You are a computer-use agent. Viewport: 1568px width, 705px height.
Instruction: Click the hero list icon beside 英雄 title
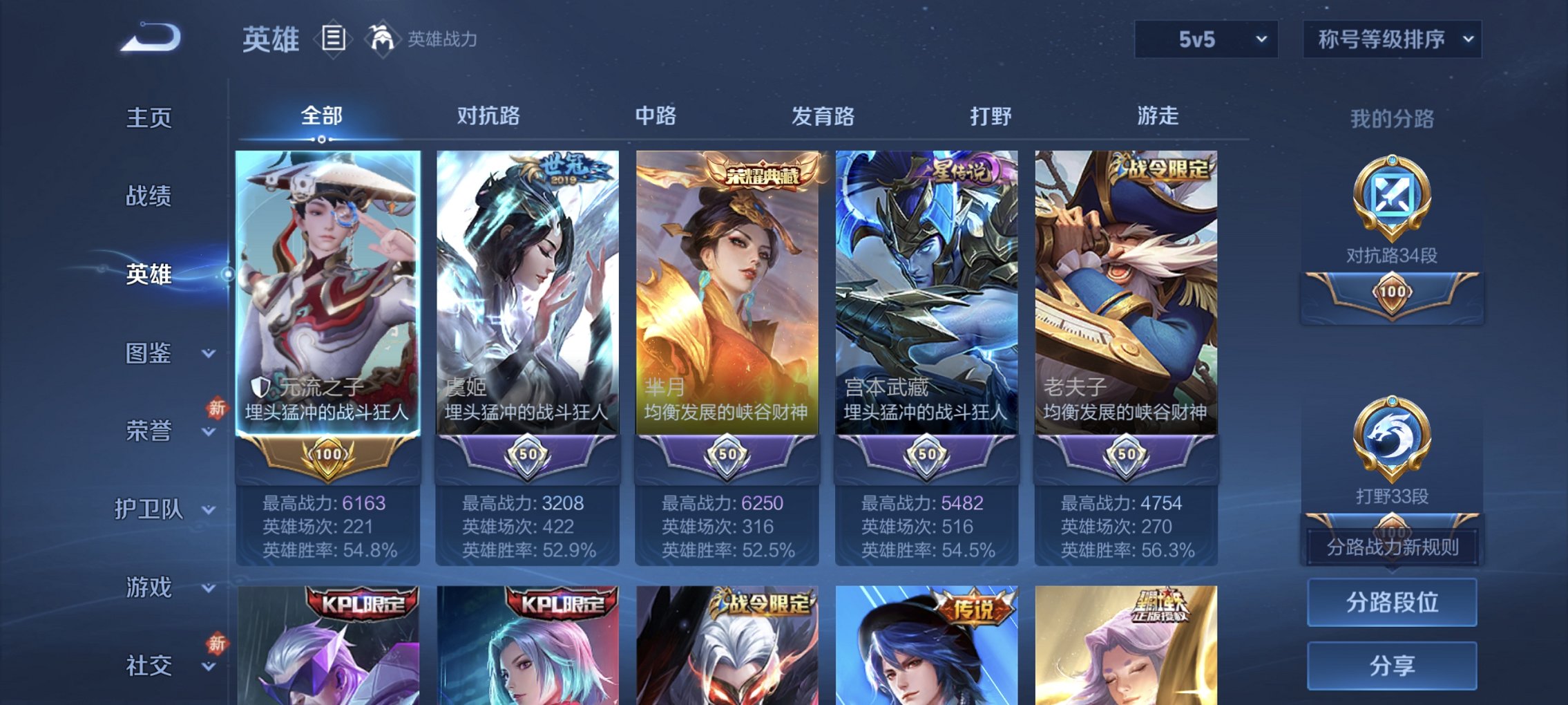[x=333, y=39]
